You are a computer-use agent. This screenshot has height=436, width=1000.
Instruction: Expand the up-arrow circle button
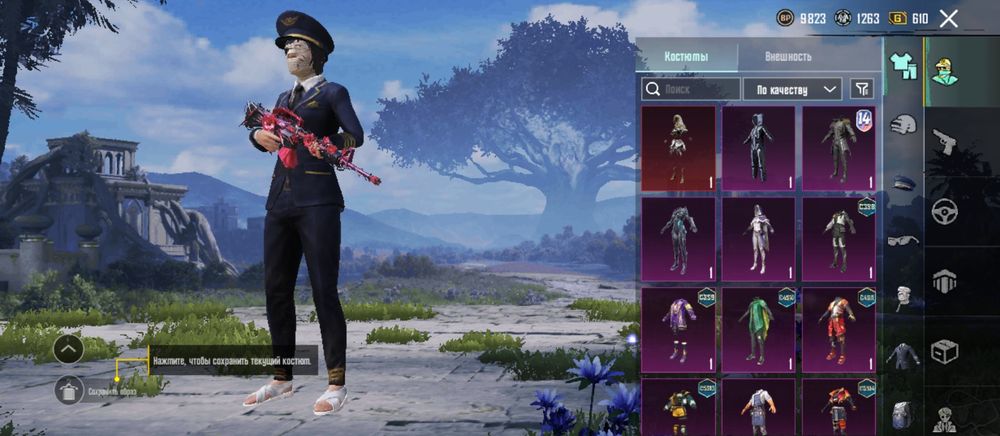69,349
